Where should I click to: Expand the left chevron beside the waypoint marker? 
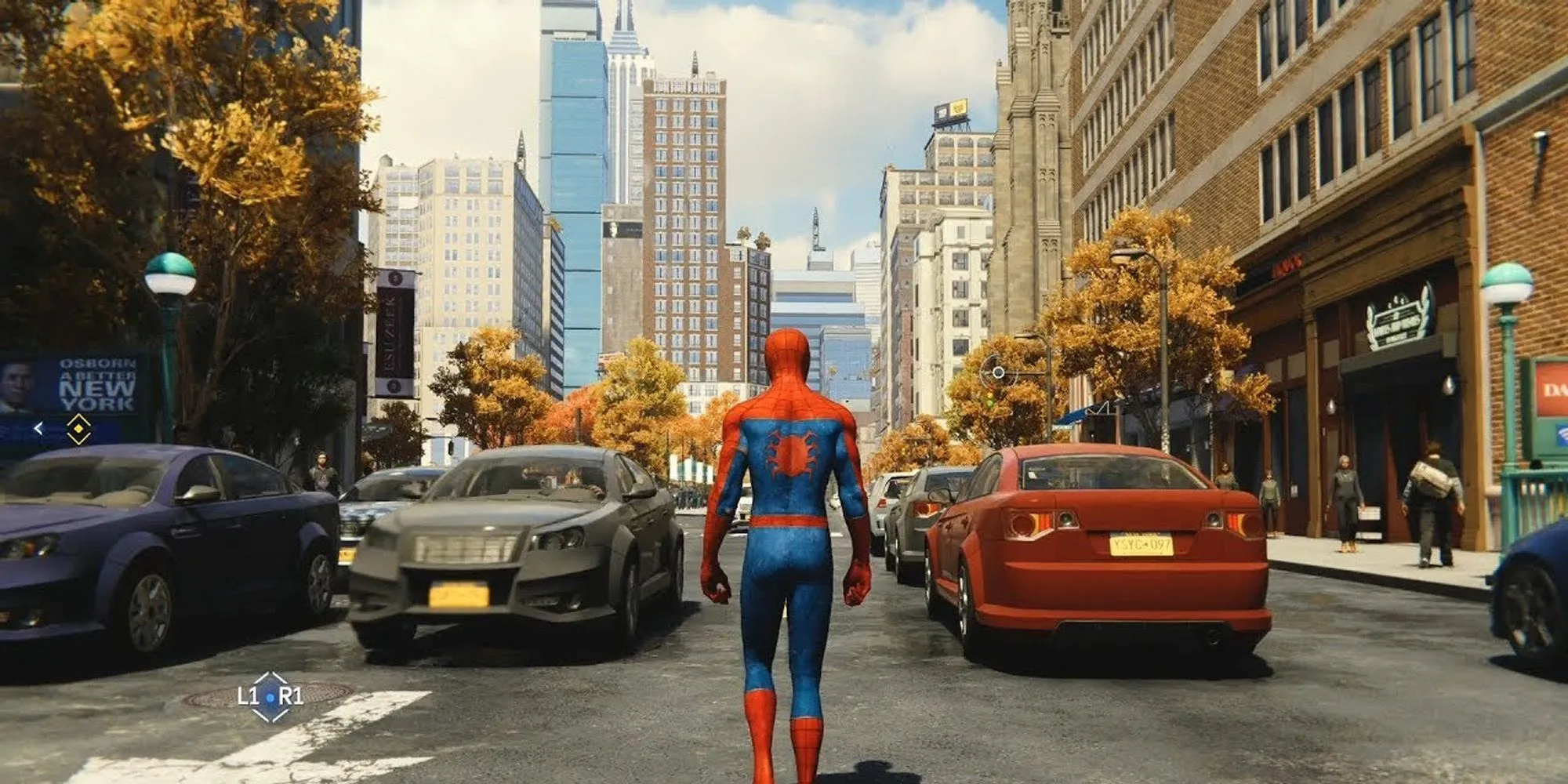pos(38,427)
